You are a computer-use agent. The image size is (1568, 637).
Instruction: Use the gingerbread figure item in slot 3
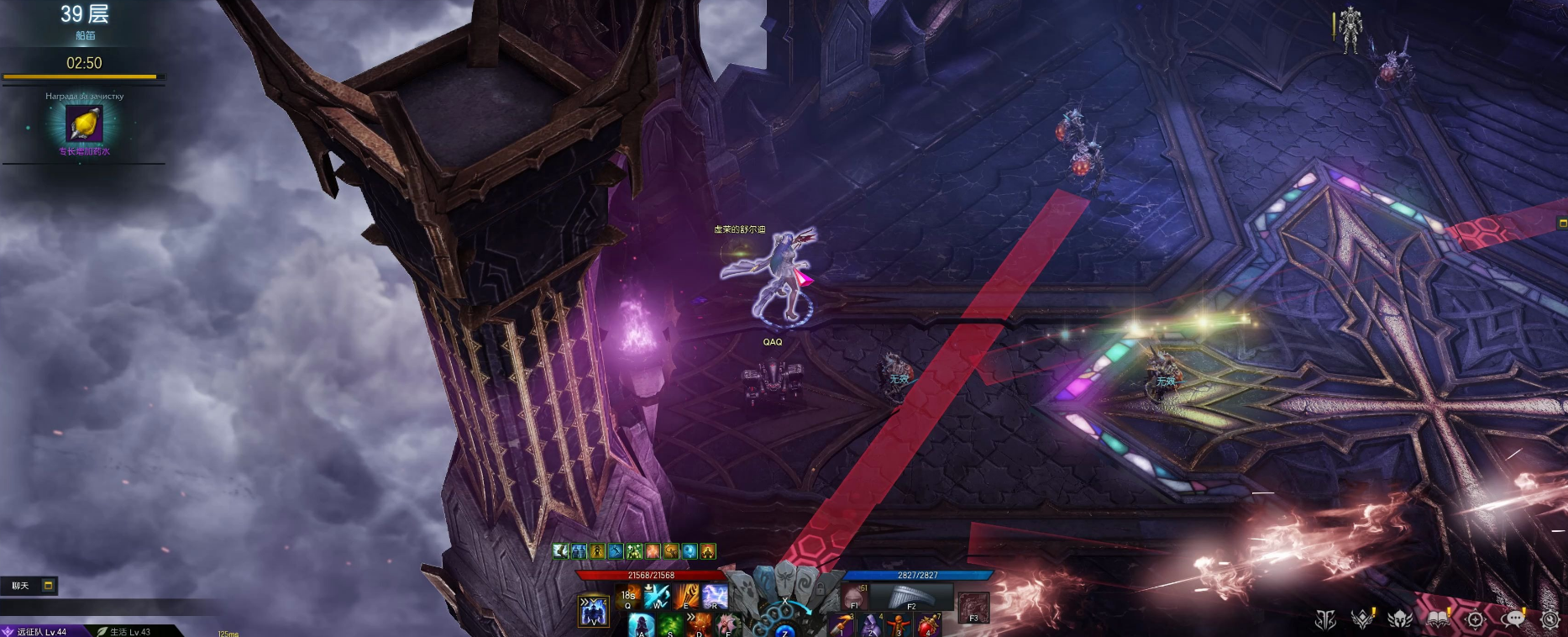899,625
